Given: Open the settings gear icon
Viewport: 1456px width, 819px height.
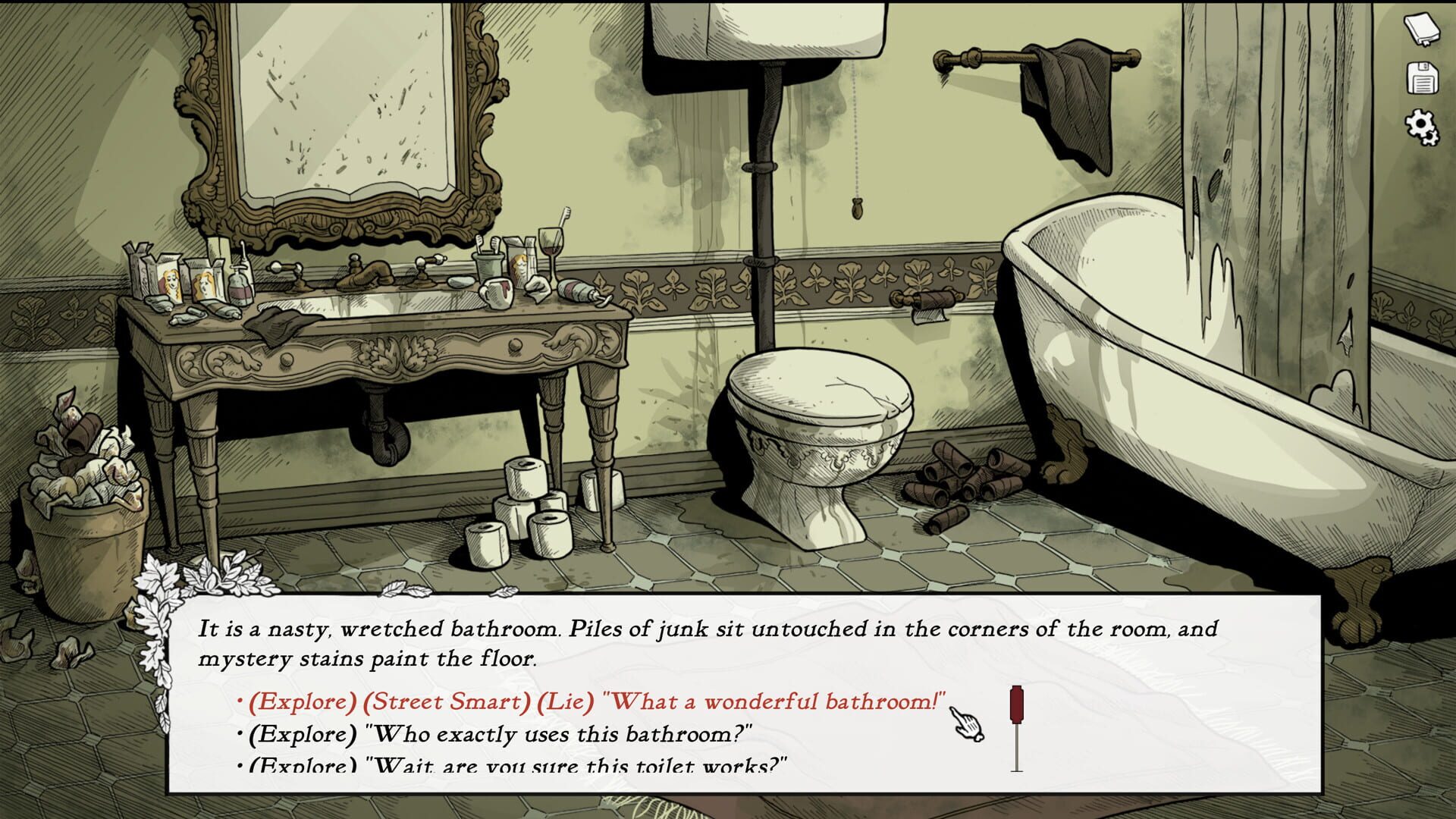Looking at the screenshot, I should [x=1422, y=124].
